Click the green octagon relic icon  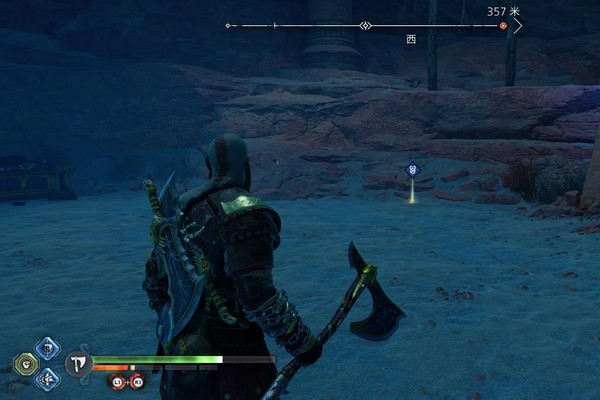[26, 363]
